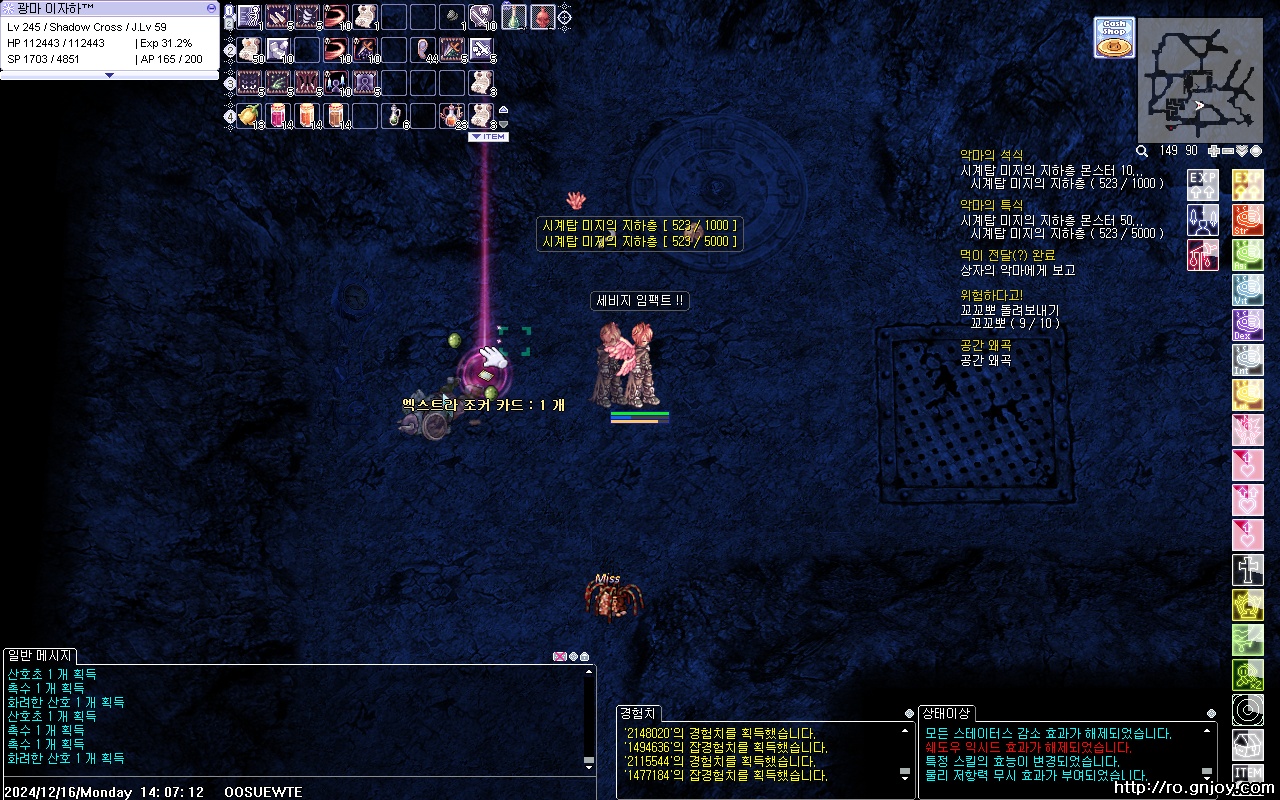Use the yellow fruit item with 13 left
The height and width of the screenshot is (800, 1280).
pyautogui.click(x=250, y=115)
